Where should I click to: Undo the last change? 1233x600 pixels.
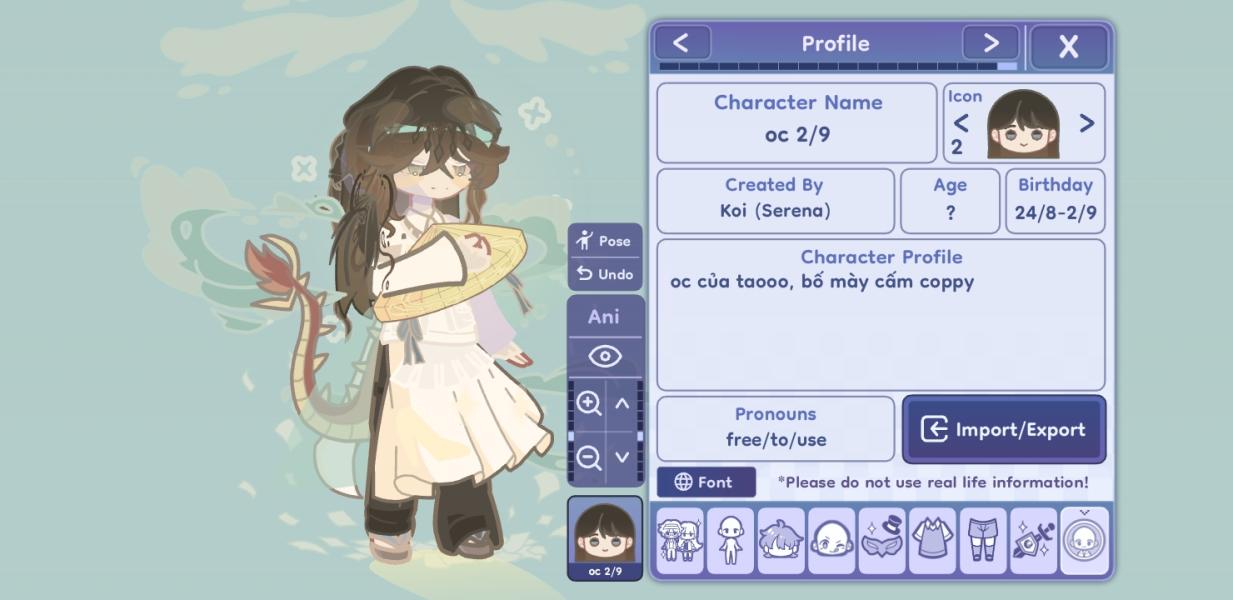point(604,274)
